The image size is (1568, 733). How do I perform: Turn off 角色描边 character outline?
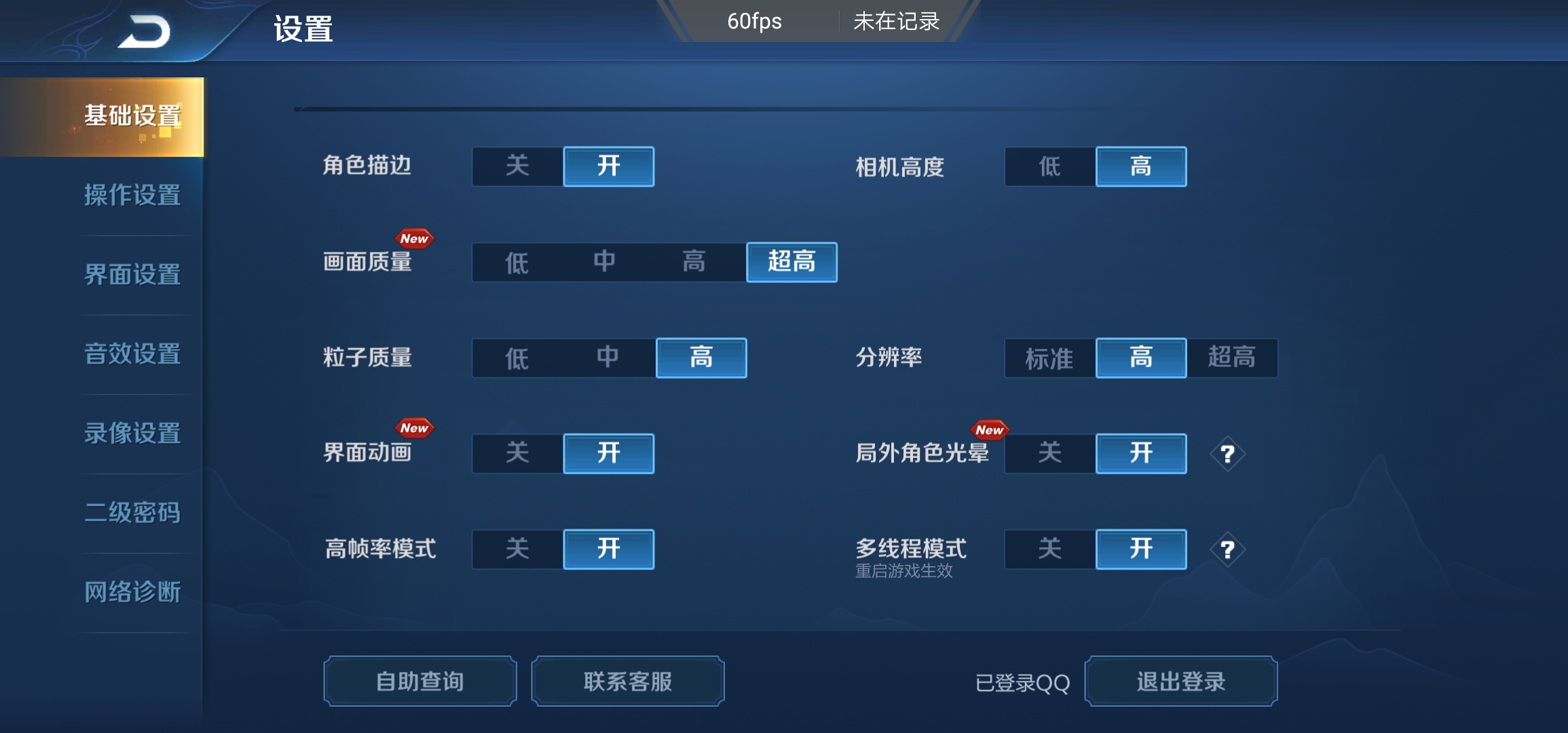517,166
